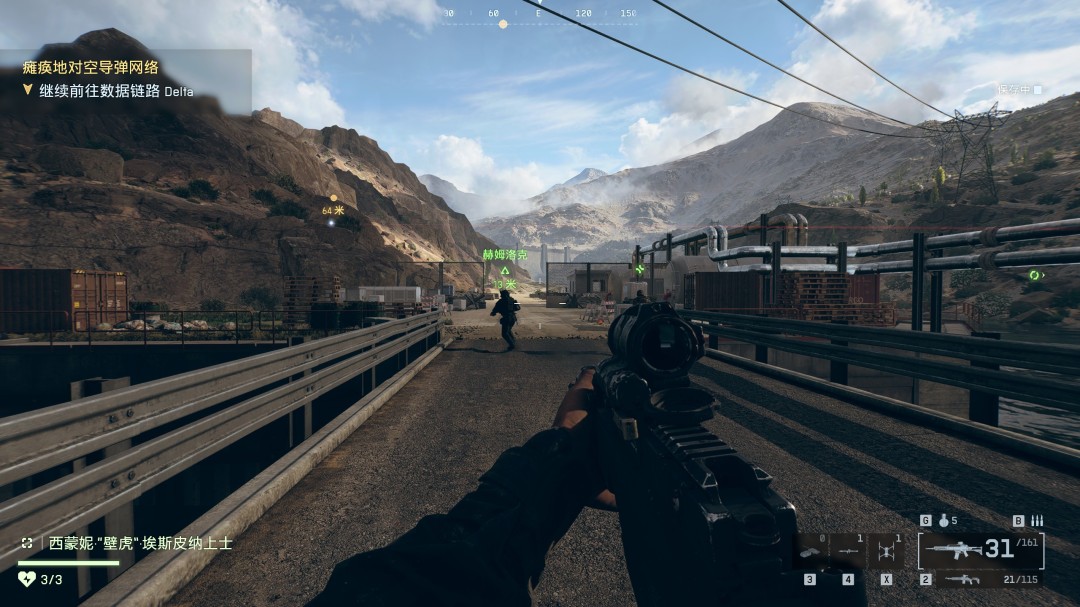Click the green squadmate marker labeled 赫姆洛克
The height and width of the screenshot is (607, 1080).
click(505, 269)
